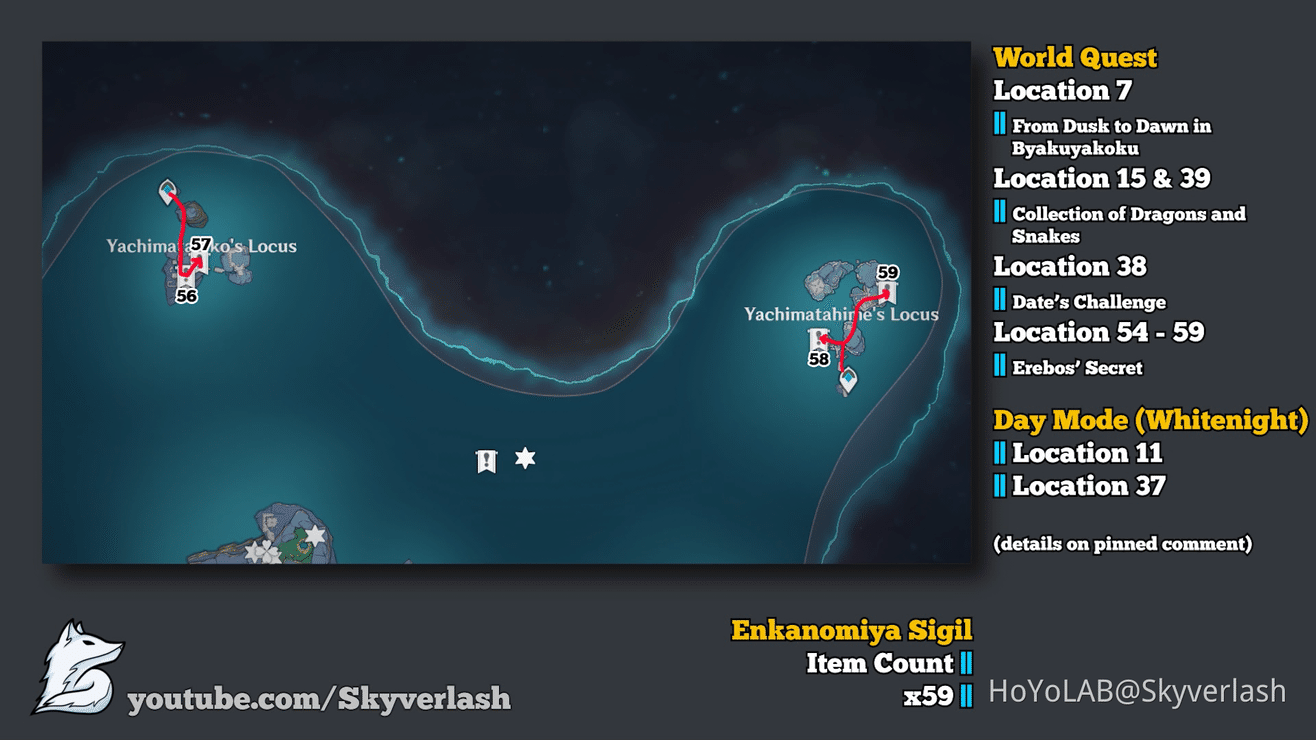
Task: Click the x59 item count value
Action: tap(930, 691)
